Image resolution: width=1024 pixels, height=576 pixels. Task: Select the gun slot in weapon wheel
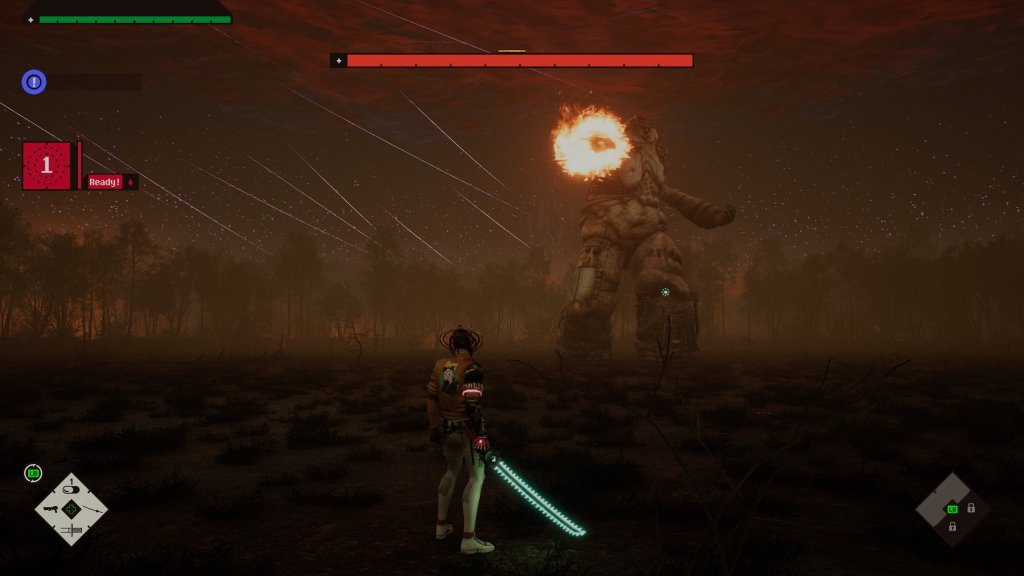50,510
